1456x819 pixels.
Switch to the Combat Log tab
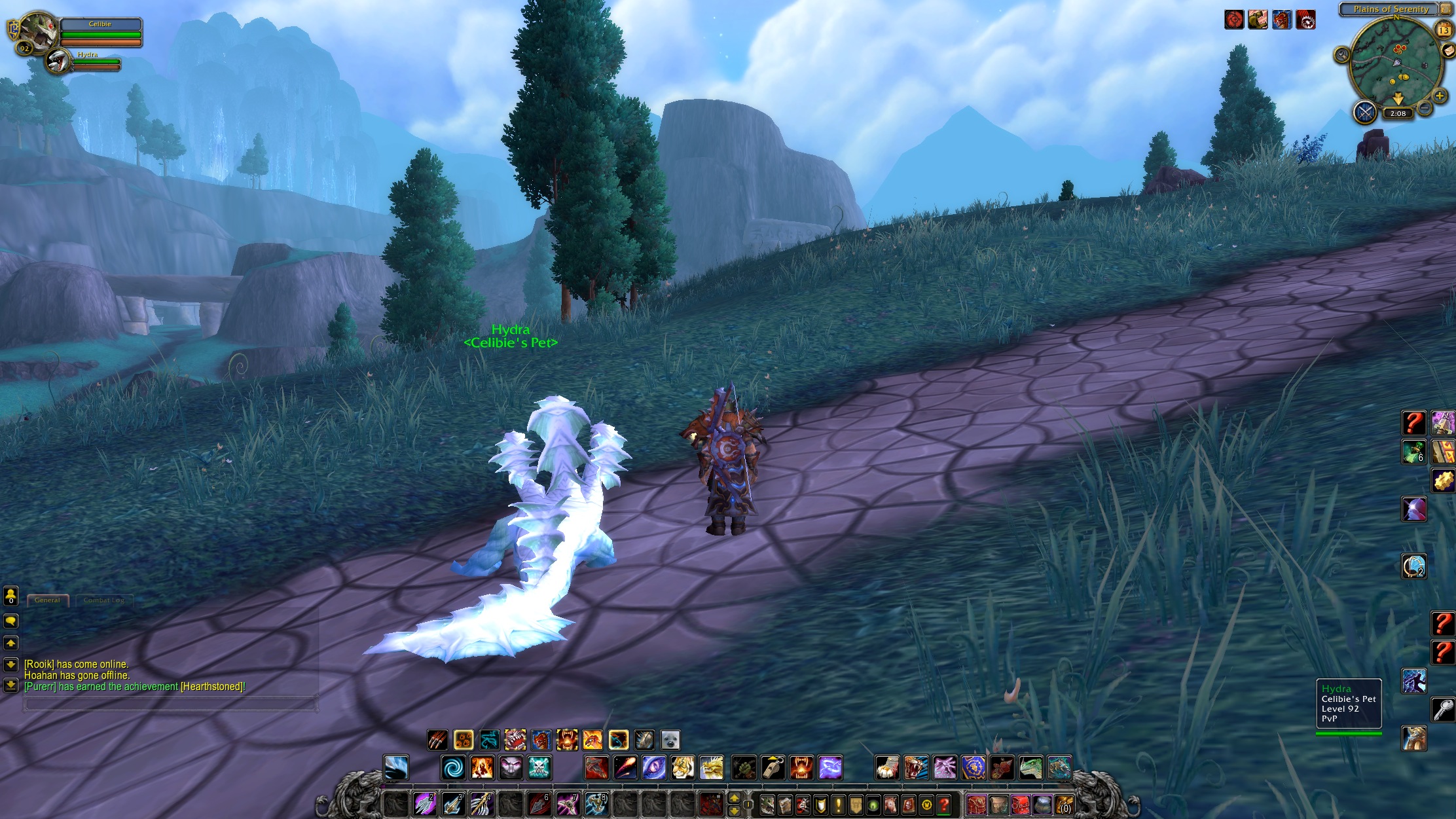(105, 600)
